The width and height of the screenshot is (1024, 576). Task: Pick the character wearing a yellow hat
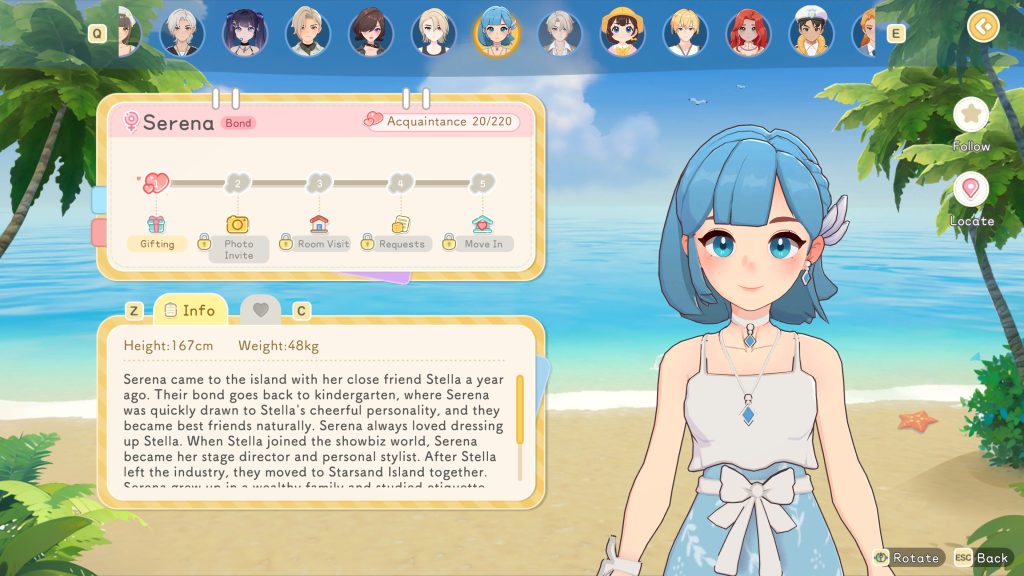click(x=622, y=32)
